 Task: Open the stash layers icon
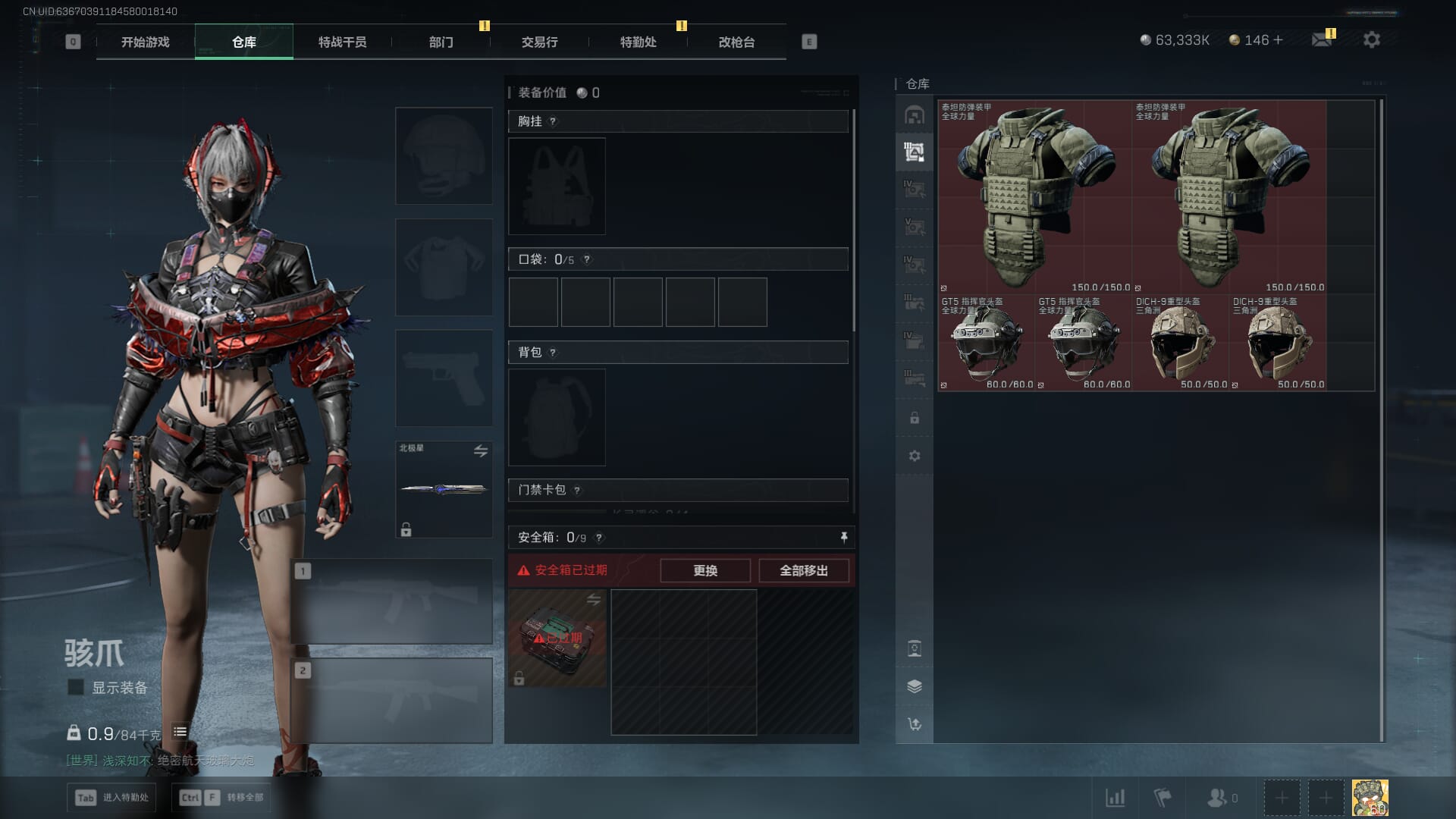[915, 686]
